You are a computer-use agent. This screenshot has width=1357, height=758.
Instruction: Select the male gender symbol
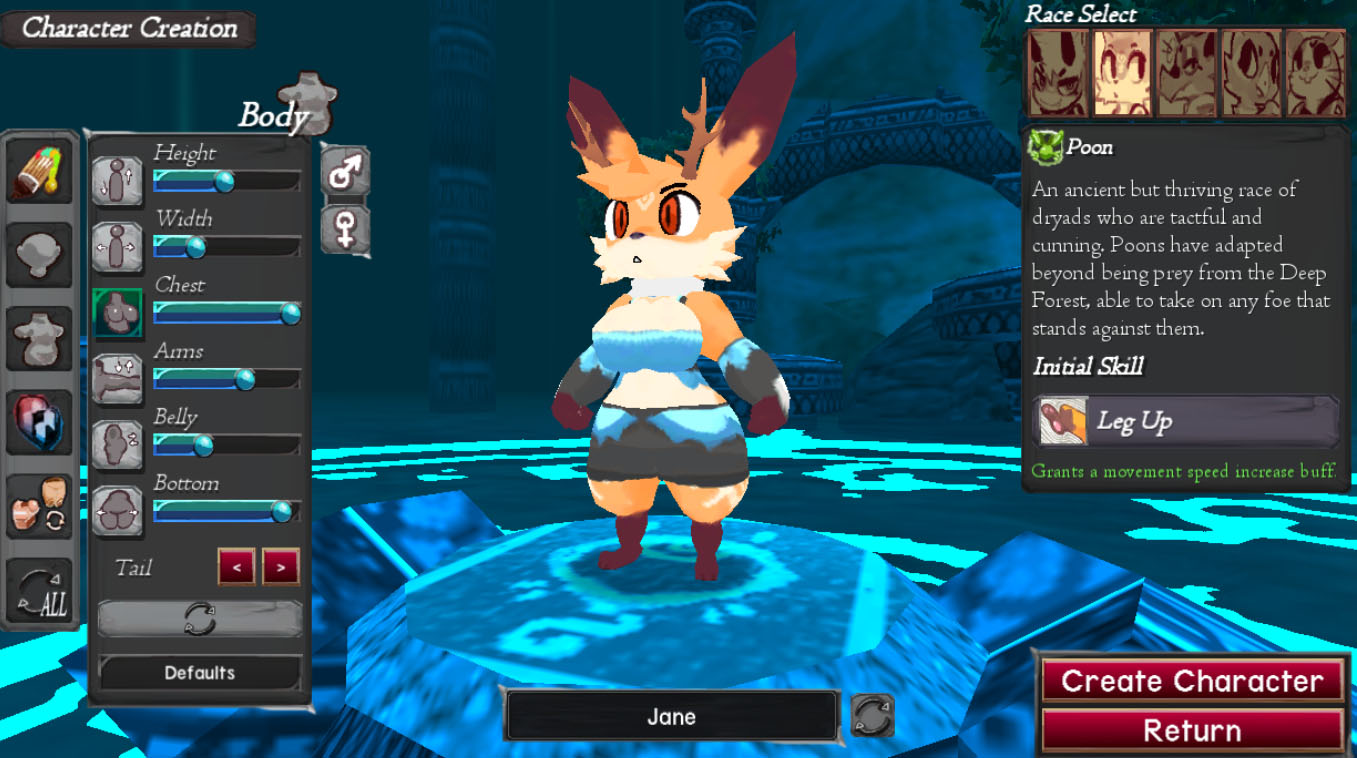pyautogui.click(x=345, y=172)
